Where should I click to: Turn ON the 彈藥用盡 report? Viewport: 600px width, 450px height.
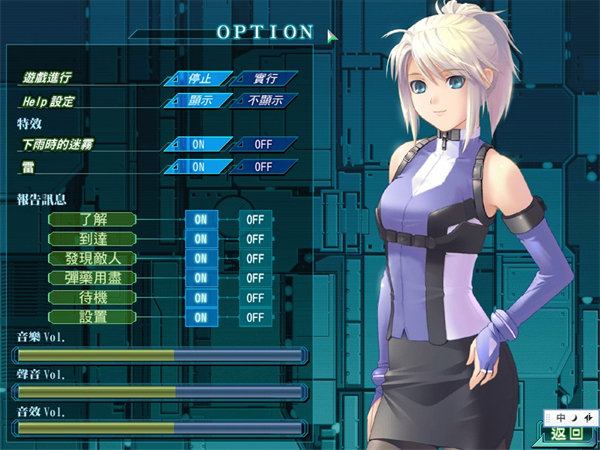pyautogui.click(x=201, y=278)
